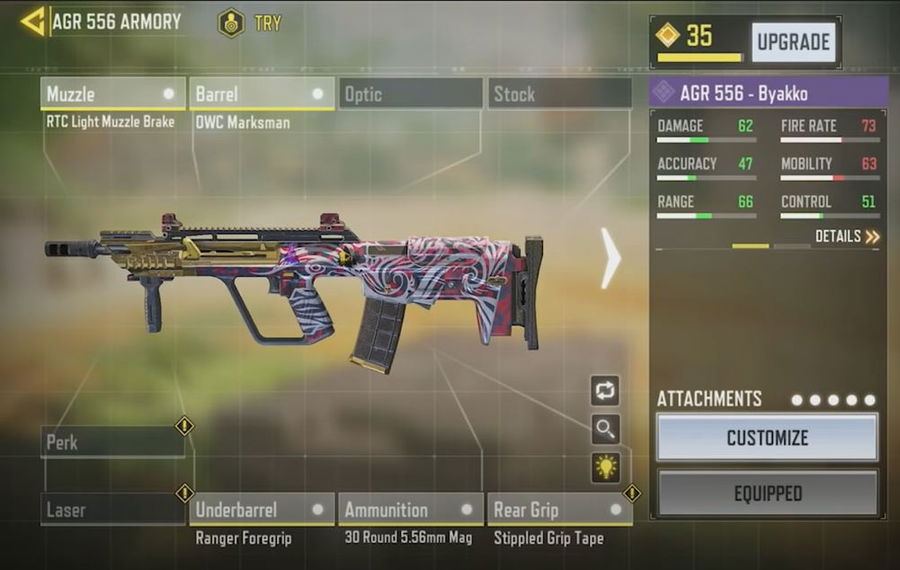900x570 pixels.
Task: Toggle the lightbulb hint icon
Action: [x=605, y=466]
